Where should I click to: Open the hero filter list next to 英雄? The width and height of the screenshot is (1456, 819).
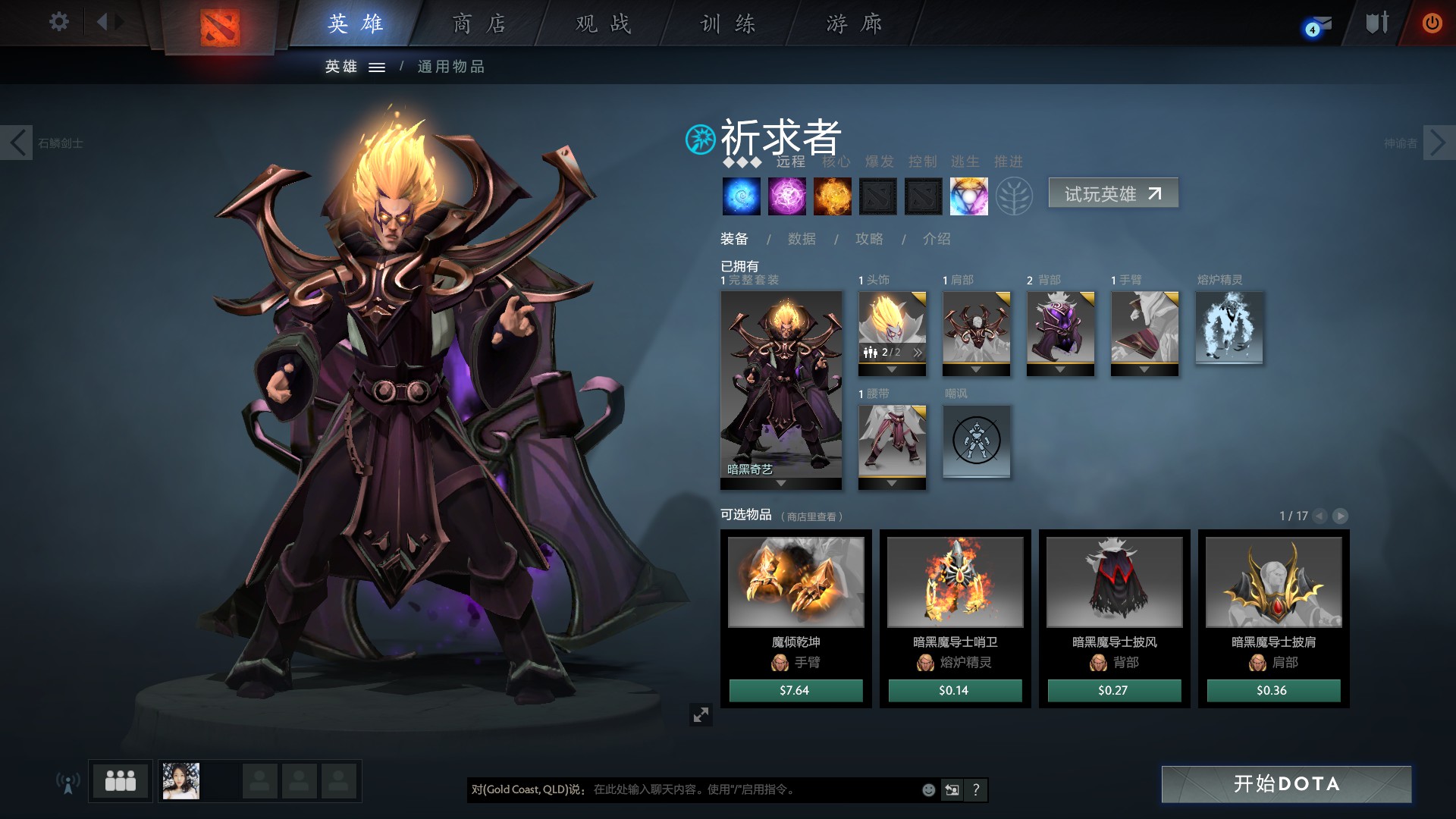376,67
